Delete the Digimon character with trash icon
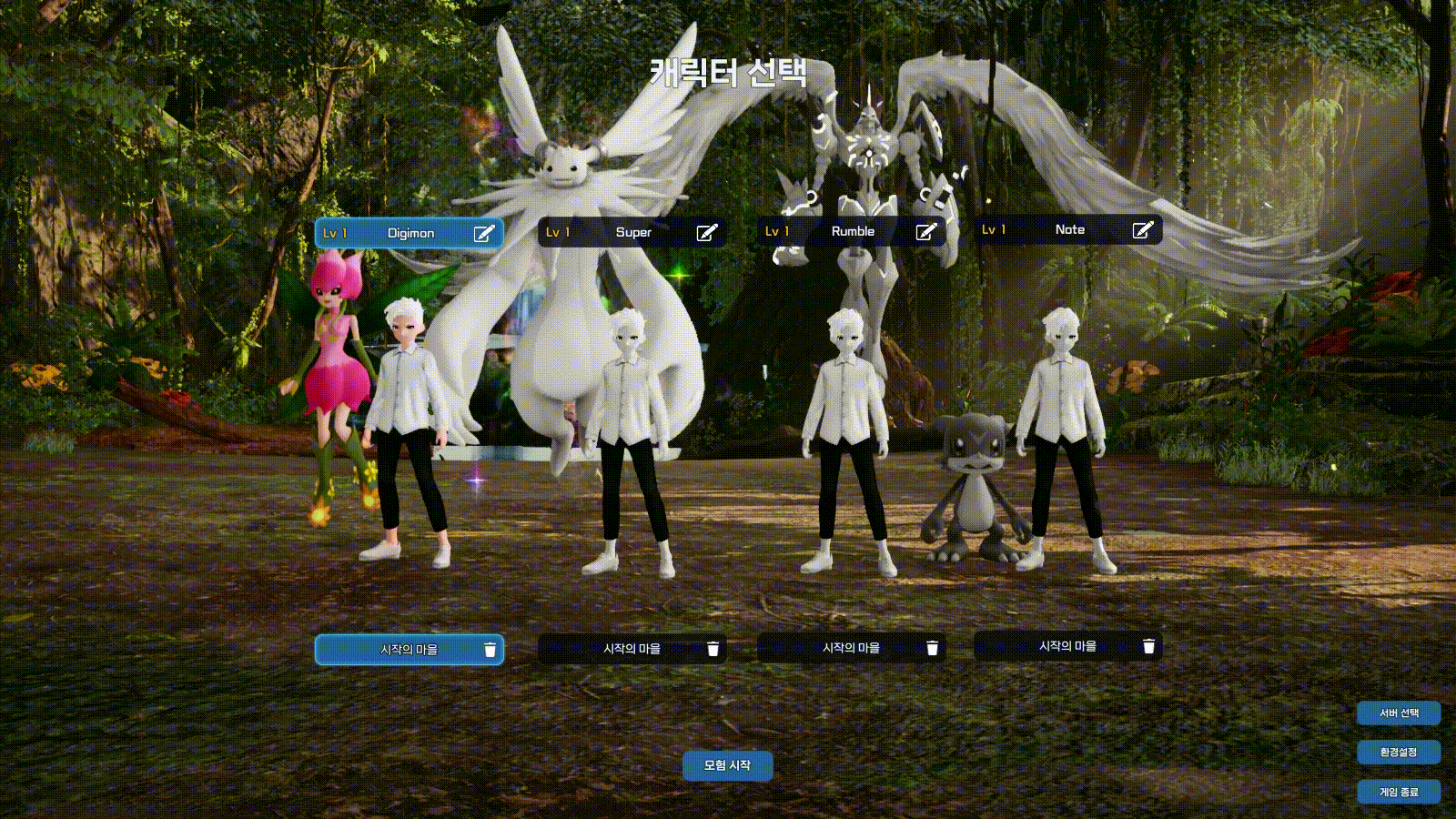The height and width of the screenshot is (819, 1456). tap(490, 650)
